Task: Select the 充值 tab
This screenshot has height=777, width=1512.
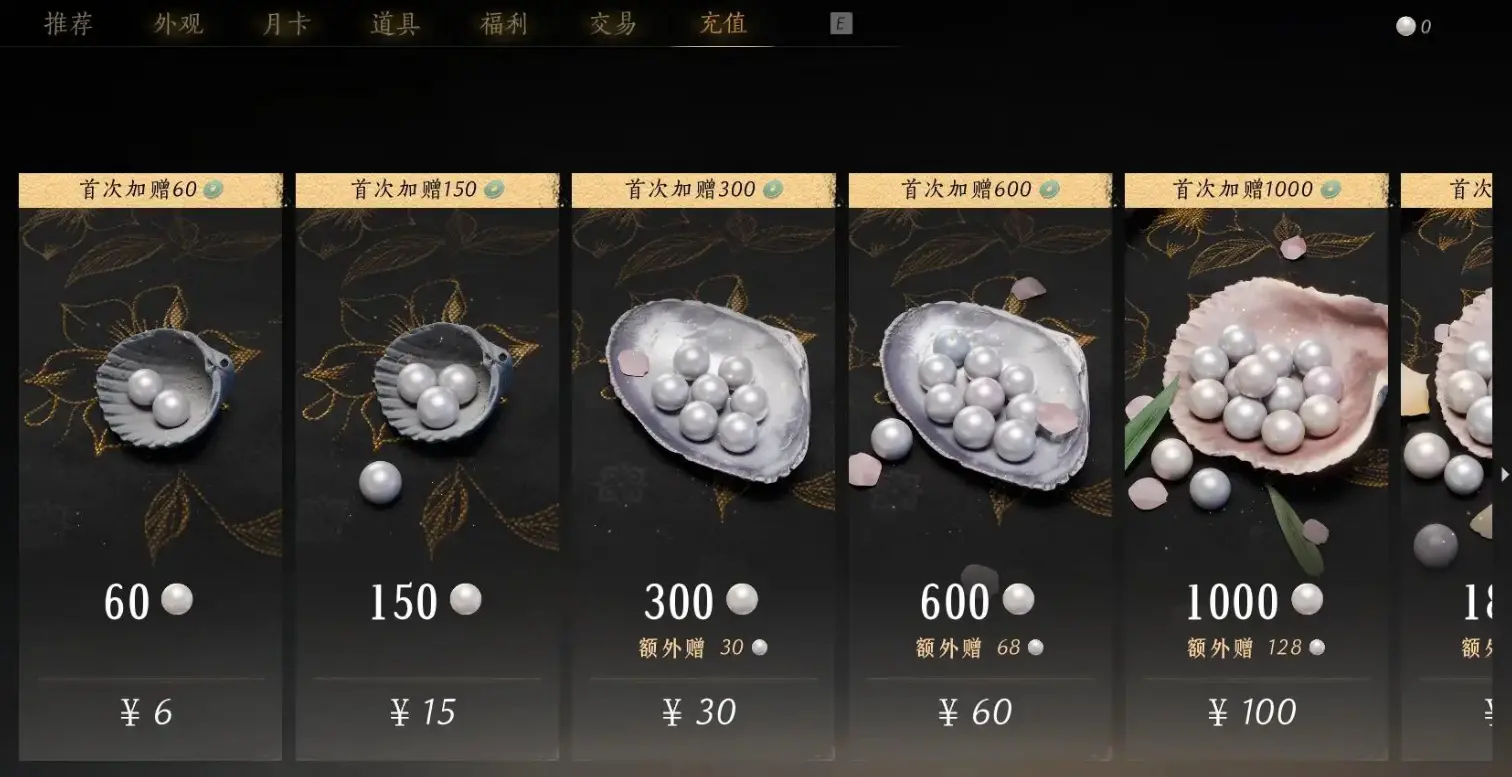Action: [x=722, y=24]
